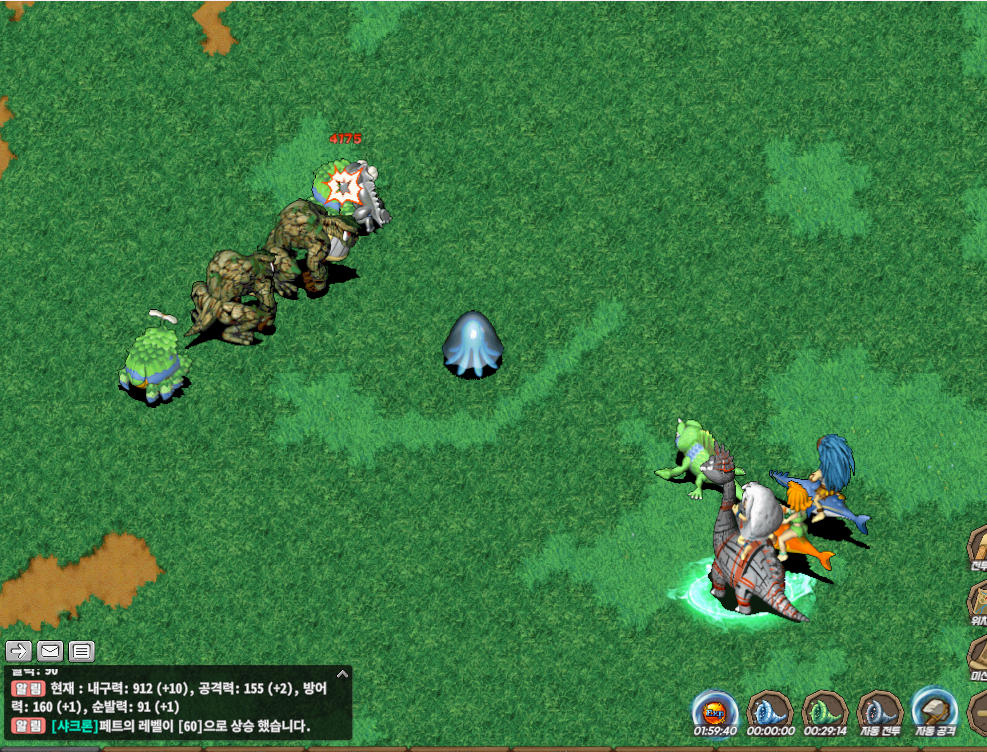
Task: Click the [샤크론] pet name link
Action: [x=75, y=726]
